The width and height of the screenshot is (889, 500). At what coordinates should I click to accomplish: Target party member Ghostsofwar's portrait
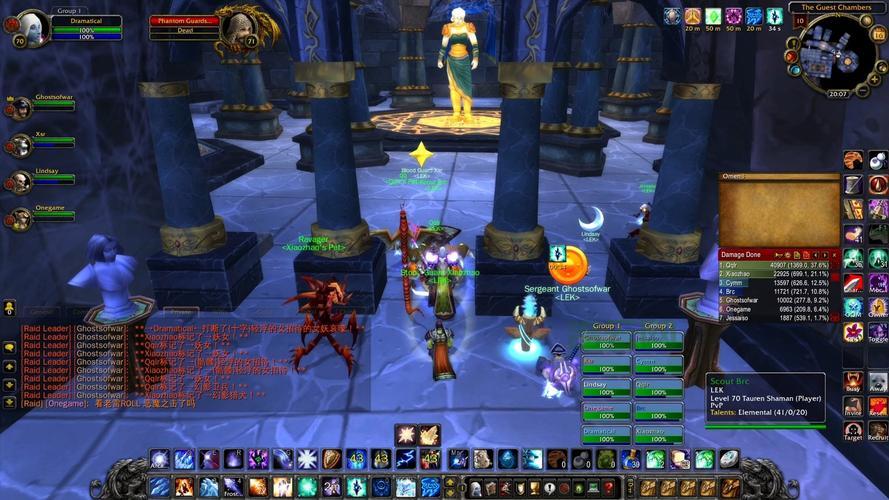20,108
